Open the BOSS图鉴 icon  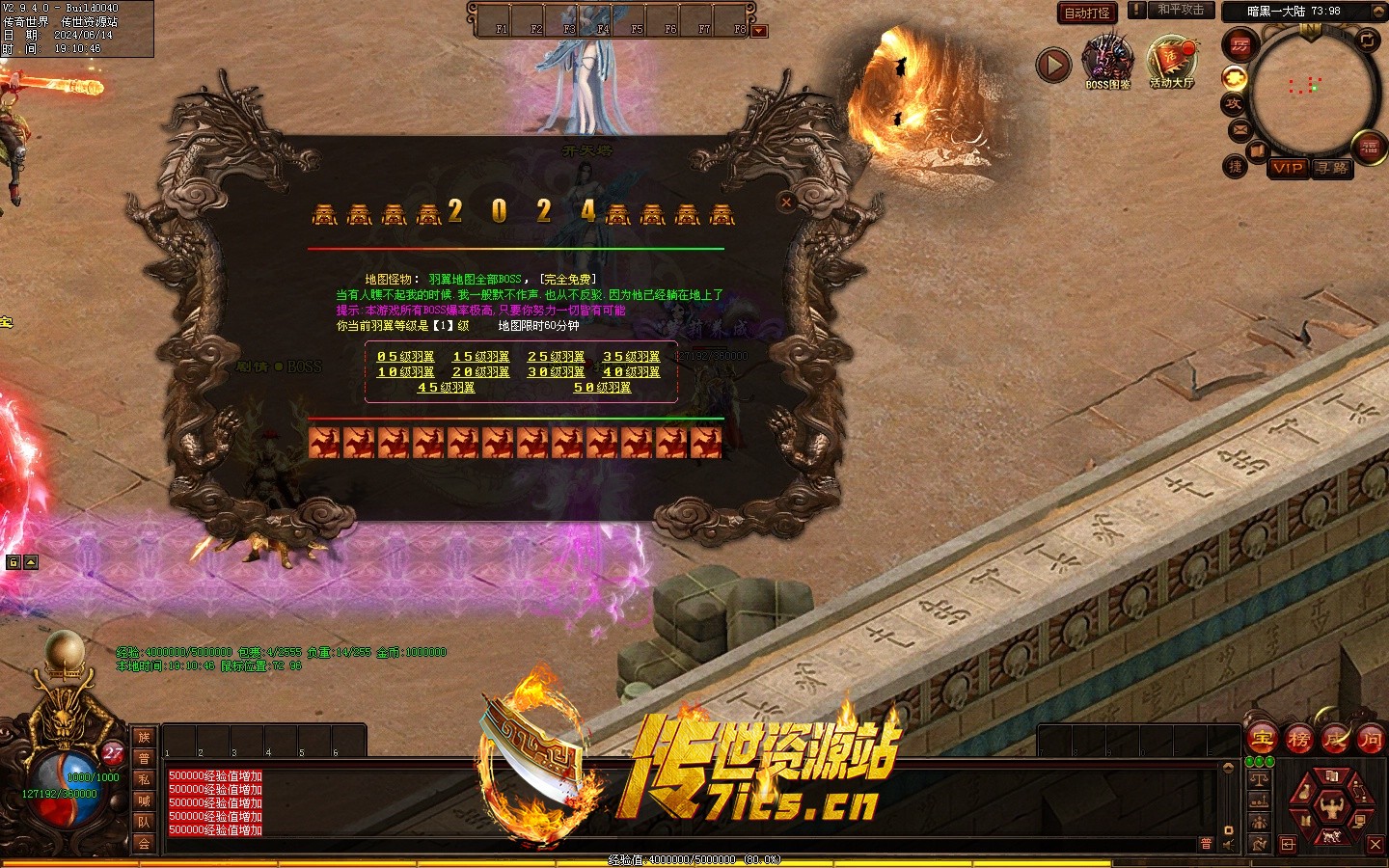click(1107, 62)
